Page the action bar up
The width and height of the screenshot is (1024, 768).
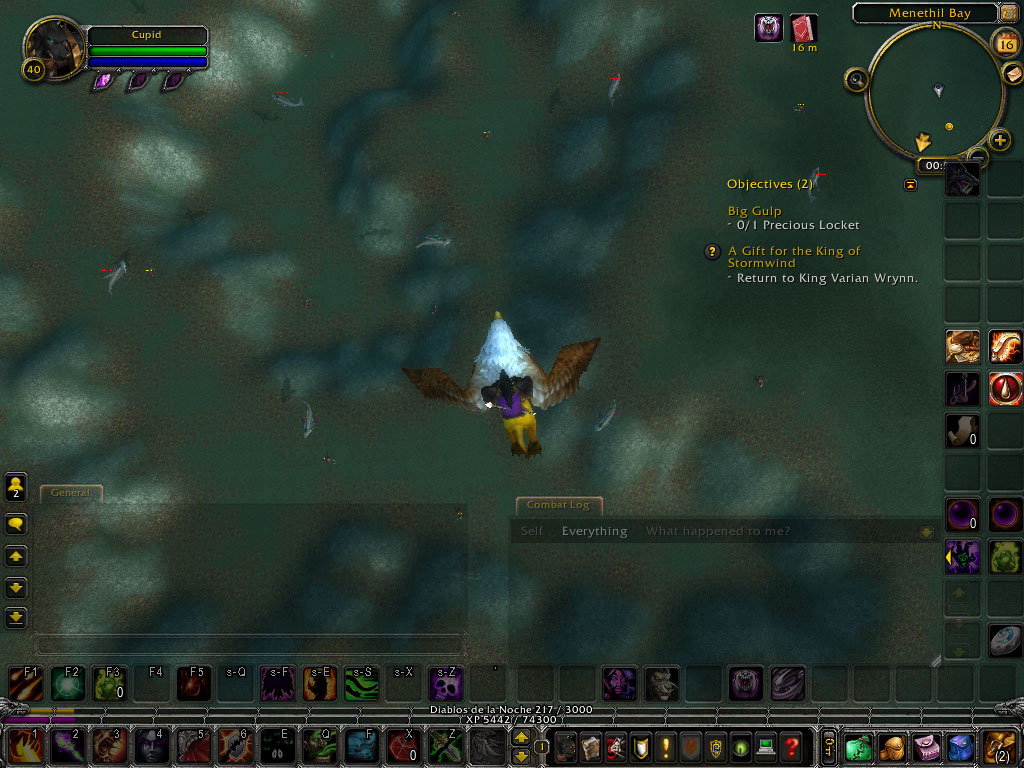(521, 738)
